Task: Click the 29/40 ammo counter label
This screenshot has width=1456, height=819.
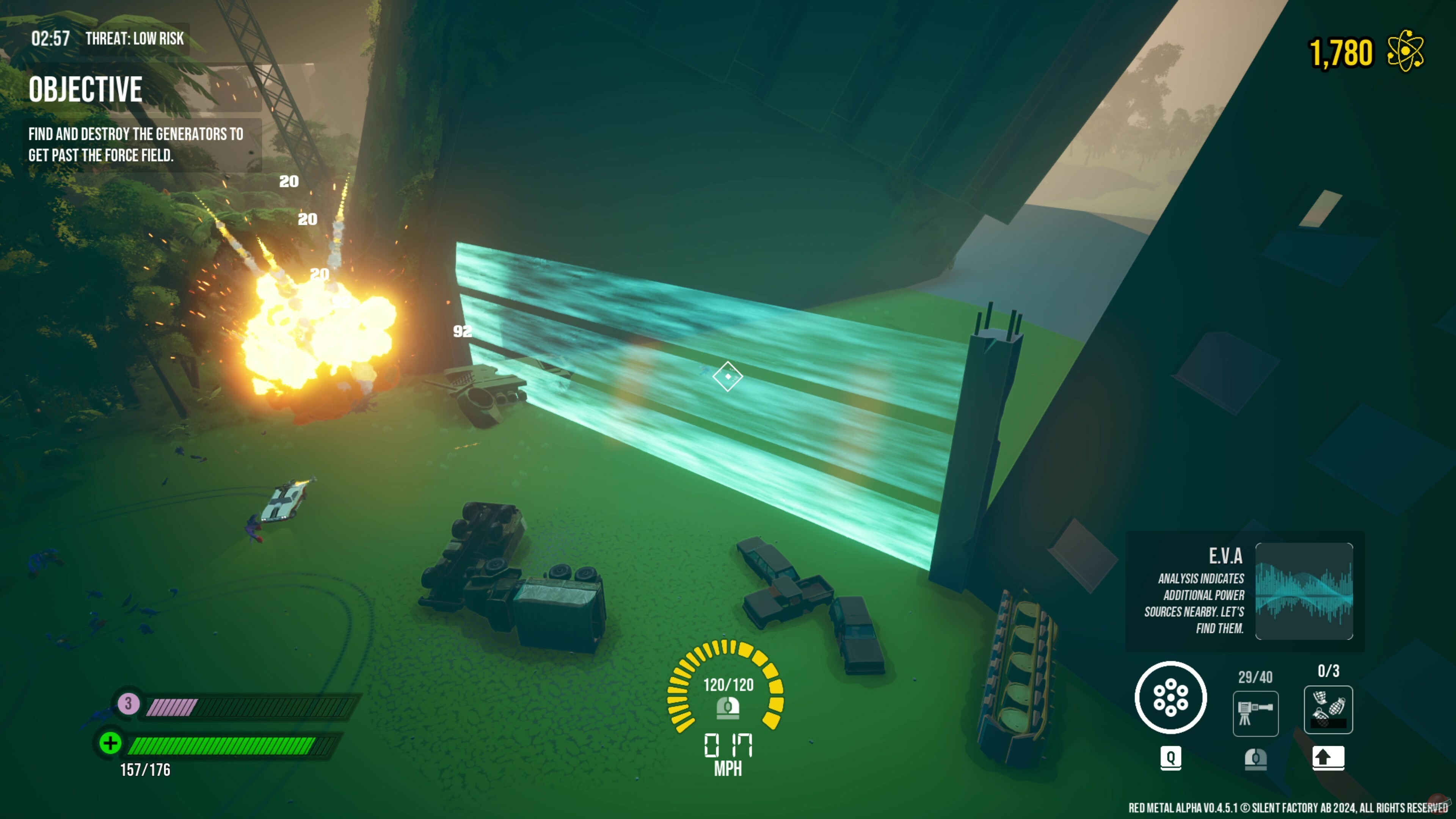Action: (x=1256, y=678)
